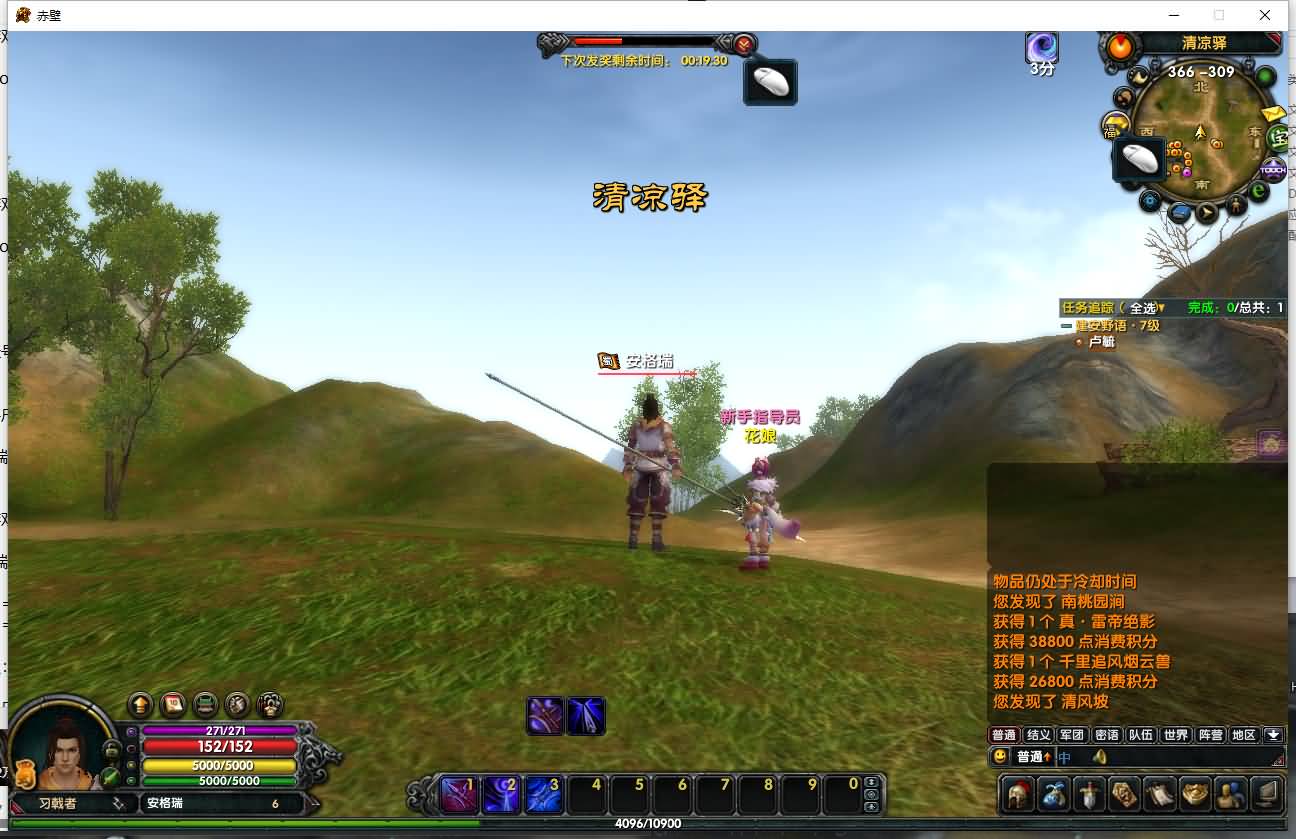
Task: Switch to the 世界 chat channel tab
Action: 1176,735
